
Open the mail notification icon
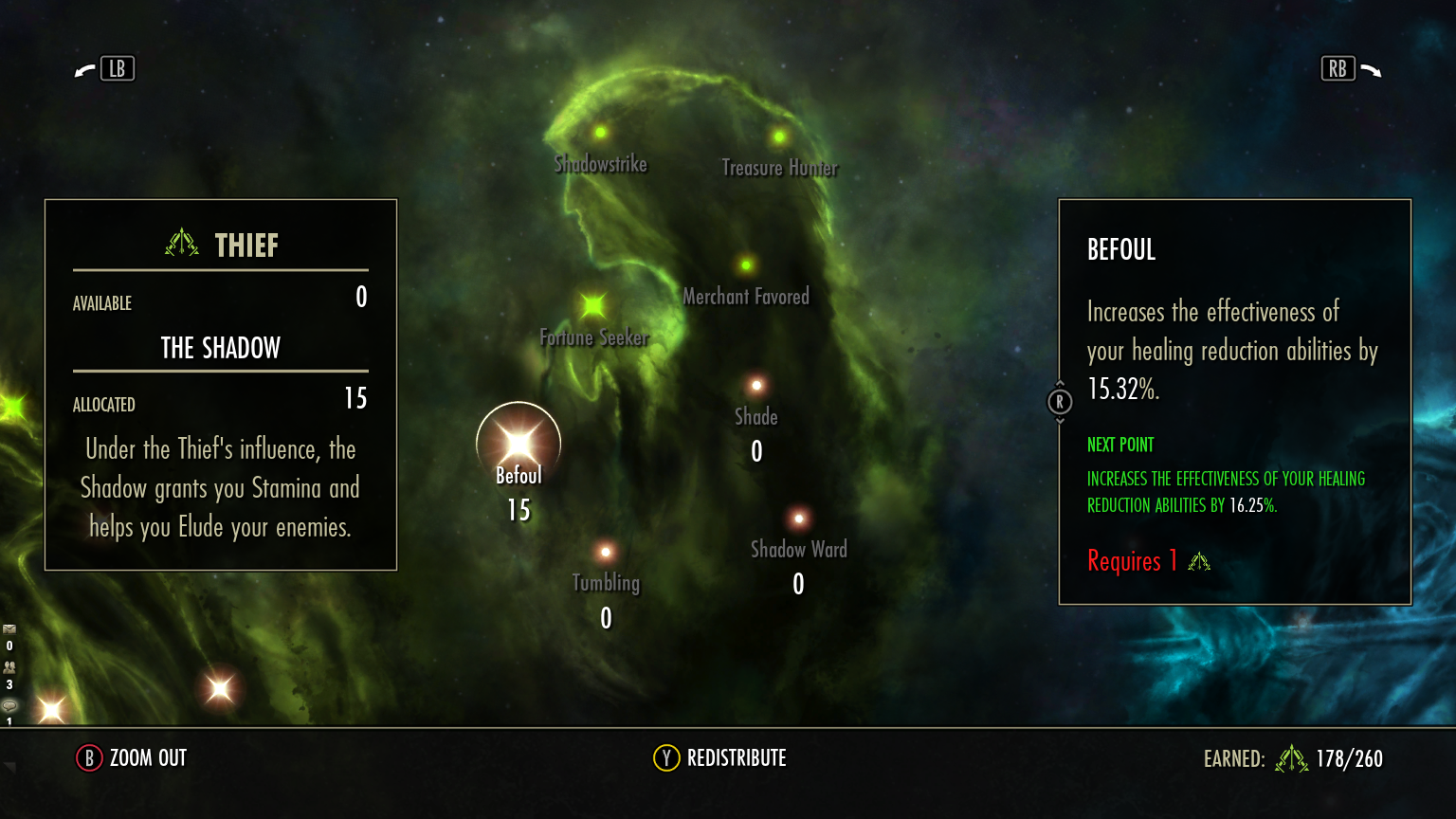[9, 629]
